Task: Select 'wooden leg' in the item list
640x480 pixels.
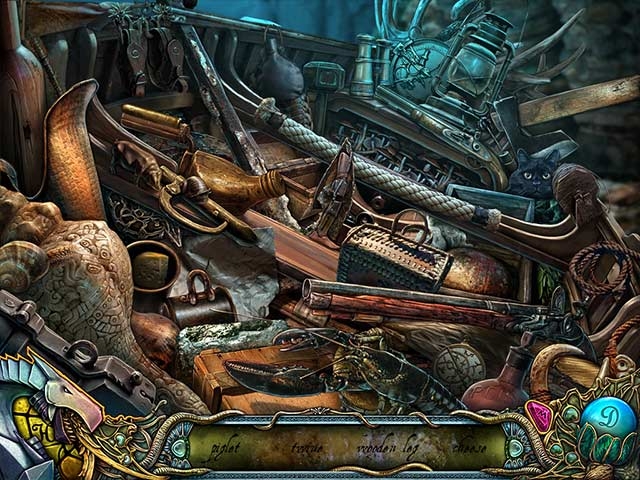Action: [389, 447]
